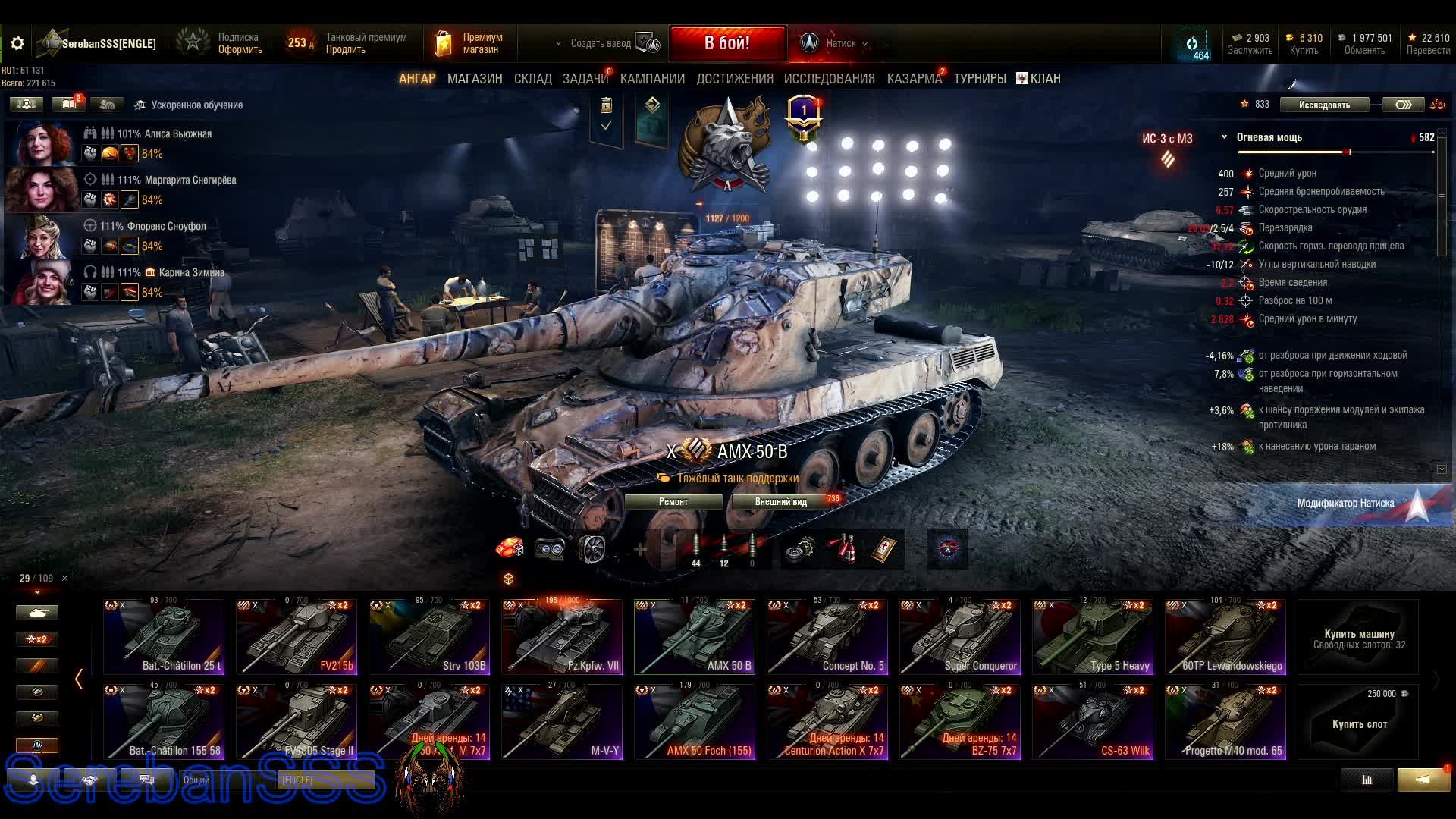Viewport: 1456px width, 819px height.
Task: Pick the CS-63 Wilk tank
Action: (x=1093, y=722)
